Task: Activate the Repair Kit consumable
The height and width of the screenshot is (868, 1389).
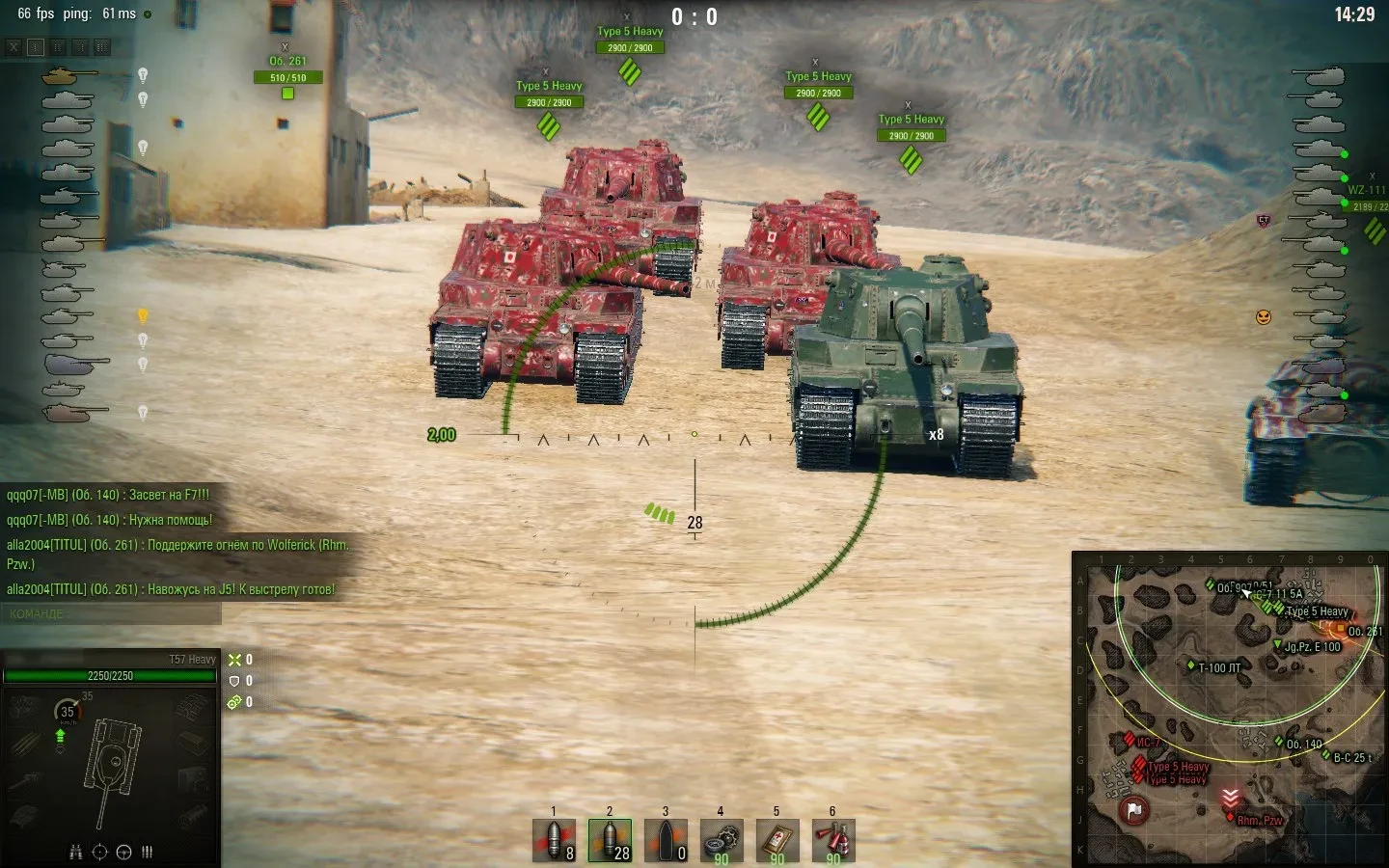Action: tap(722, 839)
